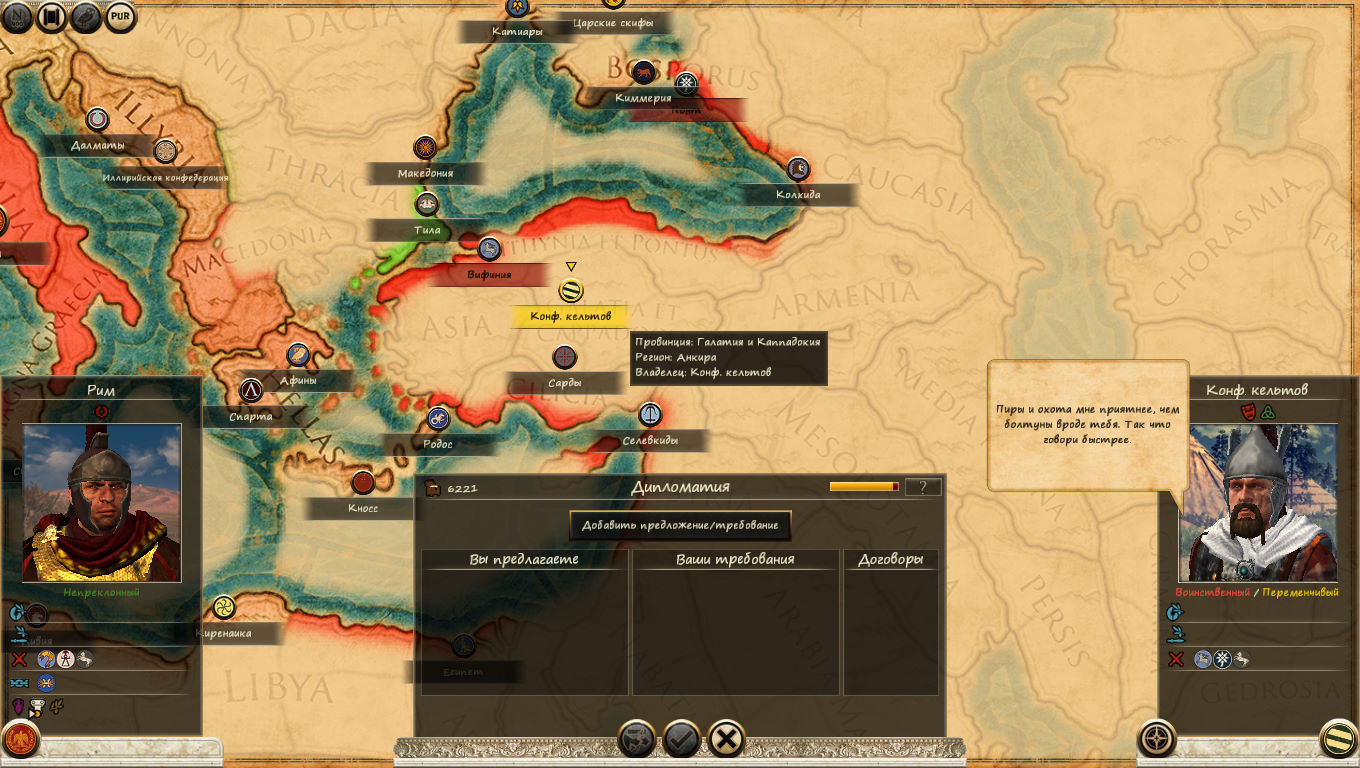Screen dimensions: 1360x768
Task: Click the compass button on the Celts panel
Action: 1157,739
